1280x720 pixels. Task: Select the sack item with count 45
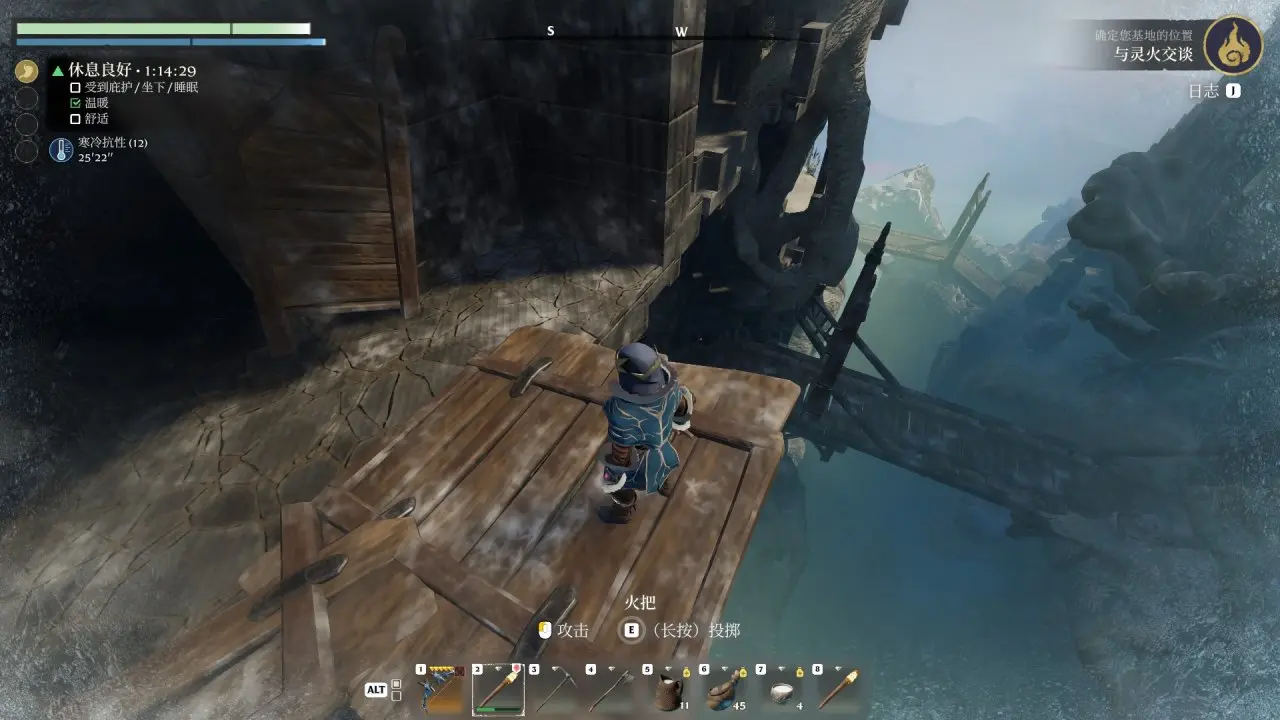[725, 689]
